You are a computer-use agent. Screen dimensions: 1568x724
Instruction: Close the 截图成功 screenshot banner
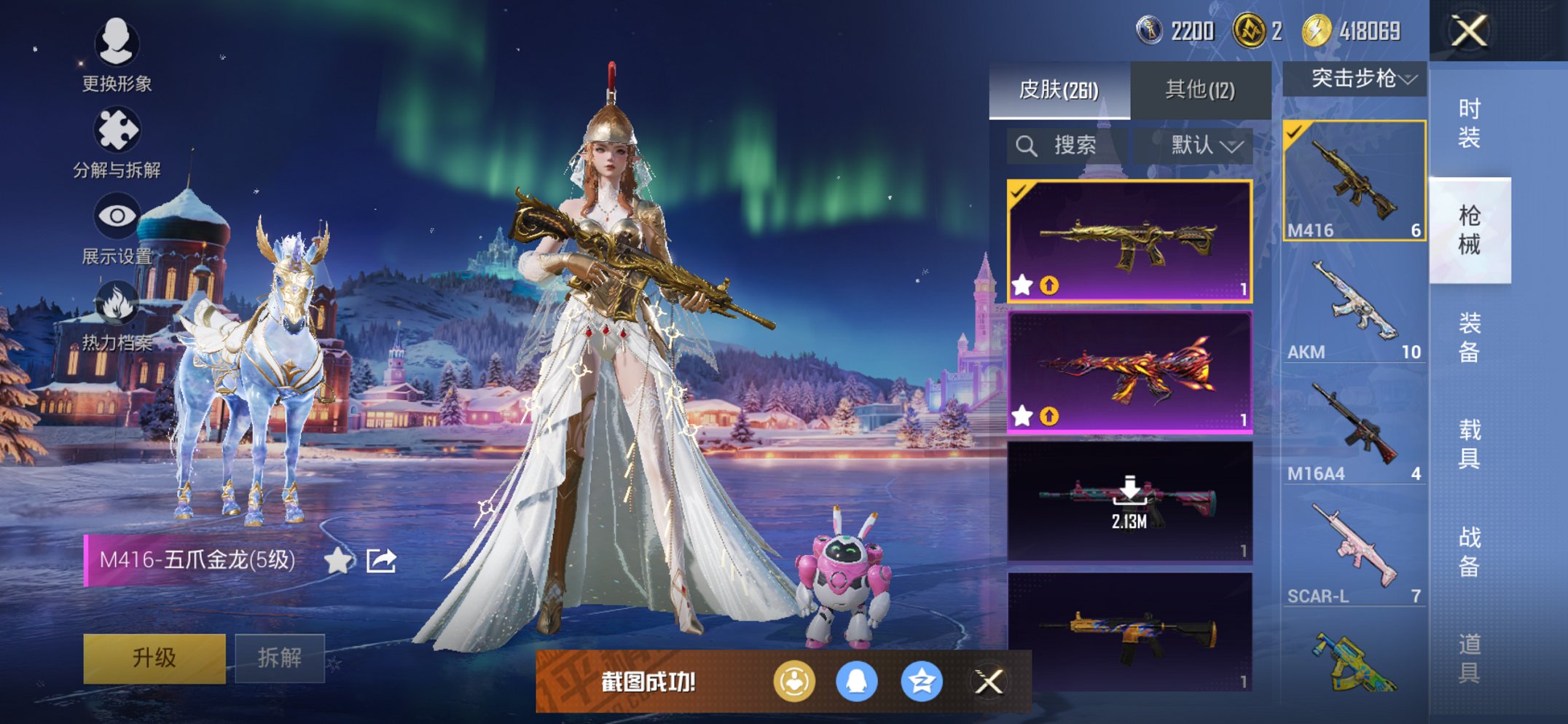(989, 682)
